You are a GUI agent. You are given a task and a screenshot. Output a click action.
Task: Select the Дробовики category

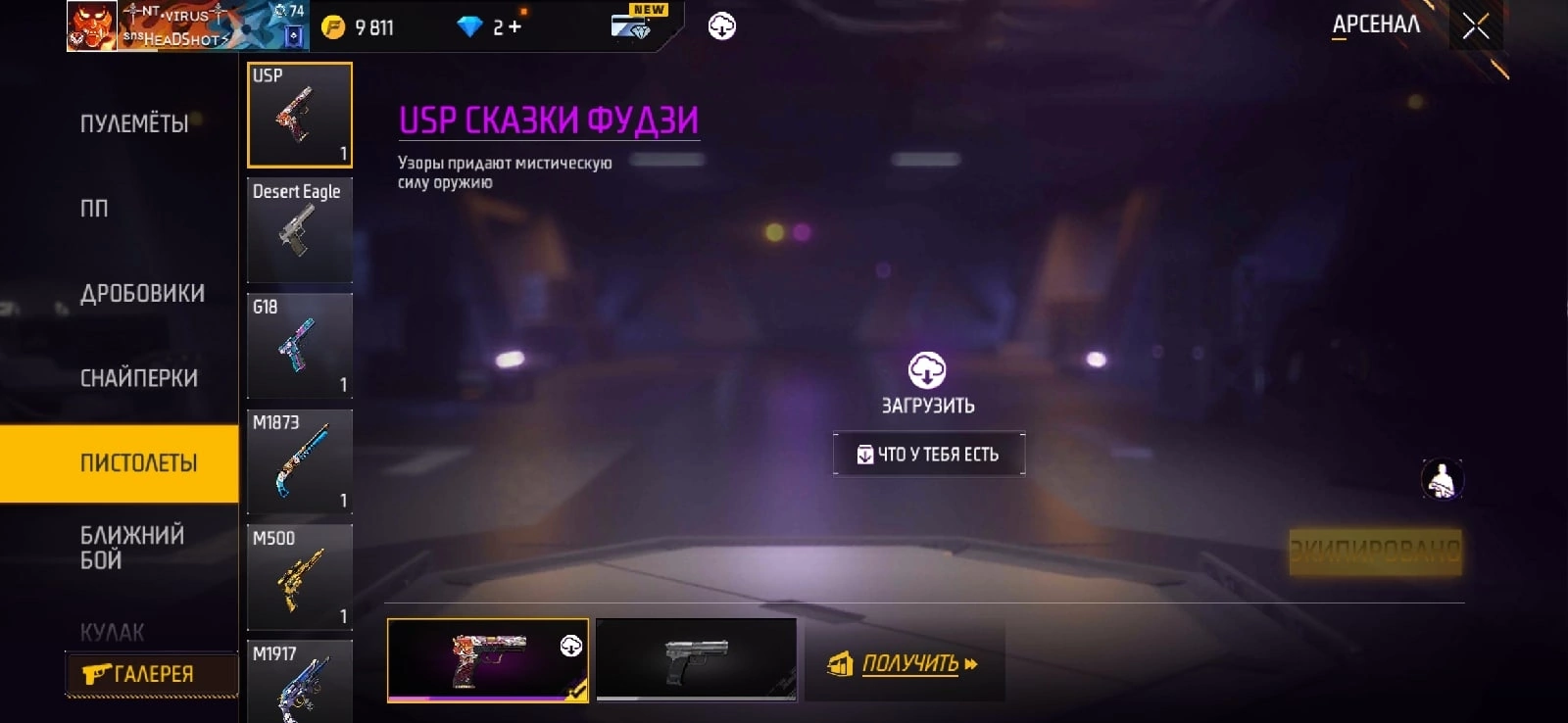coord(142,293)
